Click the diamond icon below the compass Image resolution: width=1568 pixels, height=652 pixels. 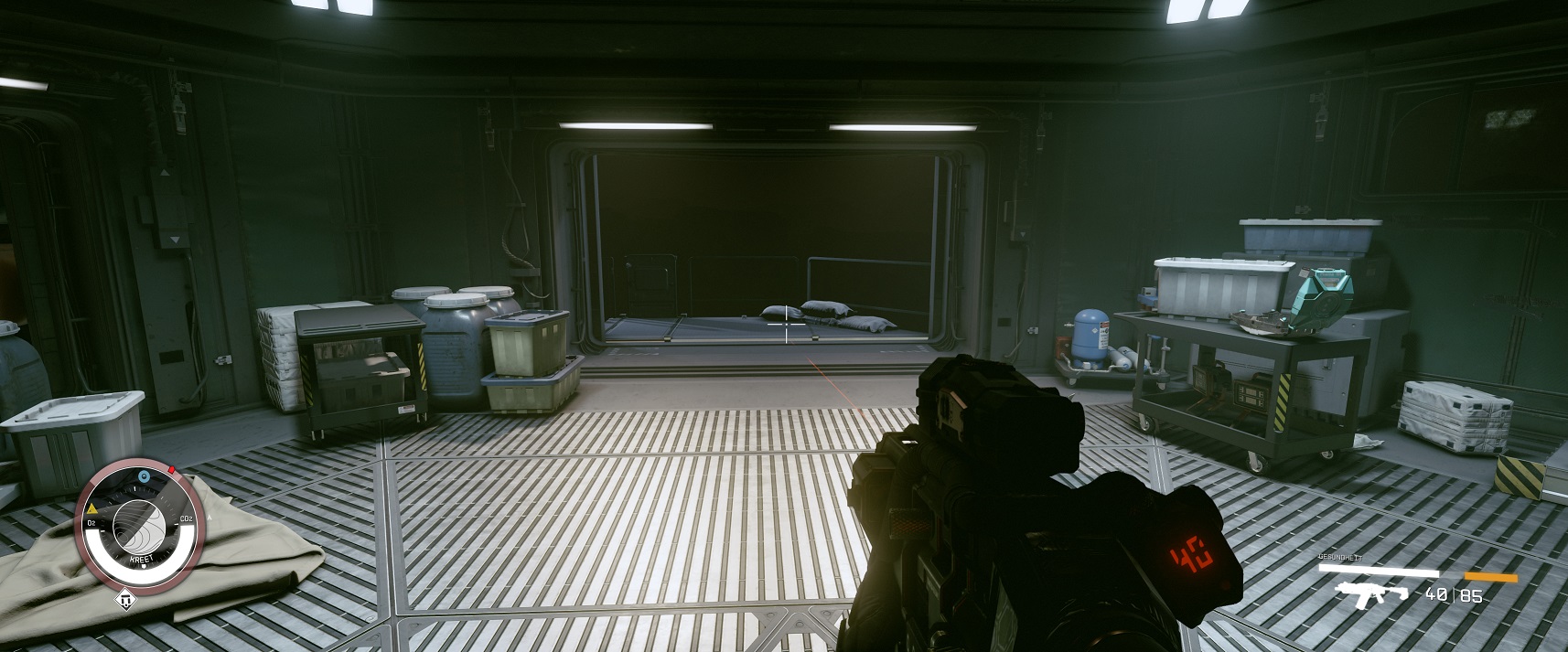pos(125,600)
